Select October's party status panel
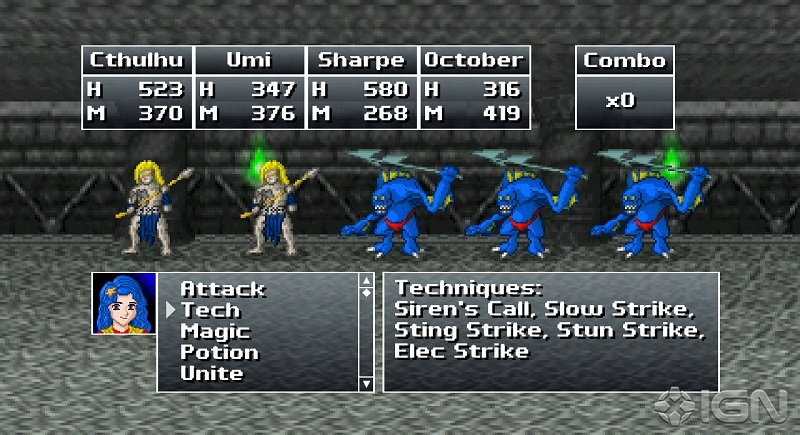This screenshot has height=435, width=800. point(474,87)
